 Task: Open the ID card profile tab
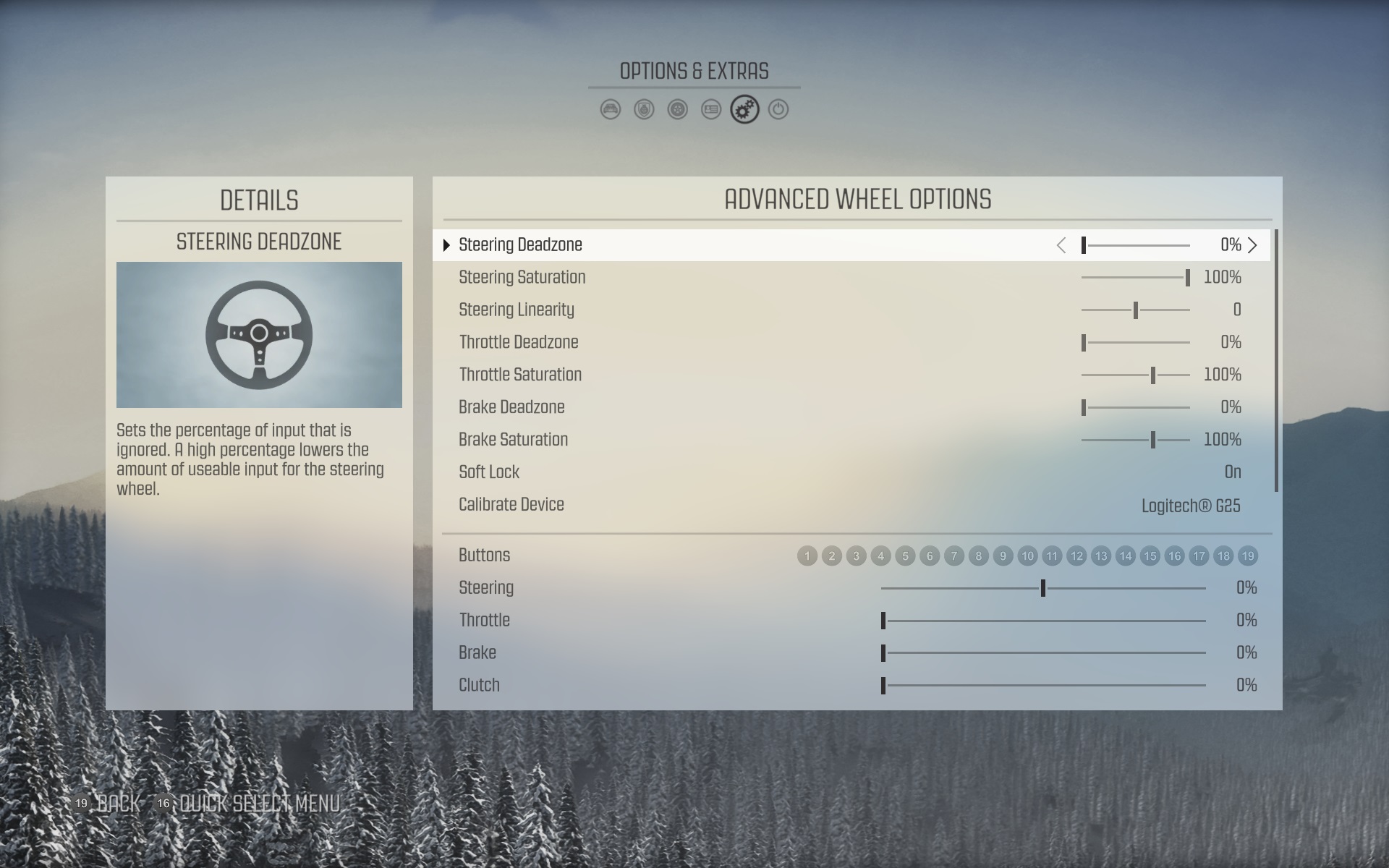711,110
